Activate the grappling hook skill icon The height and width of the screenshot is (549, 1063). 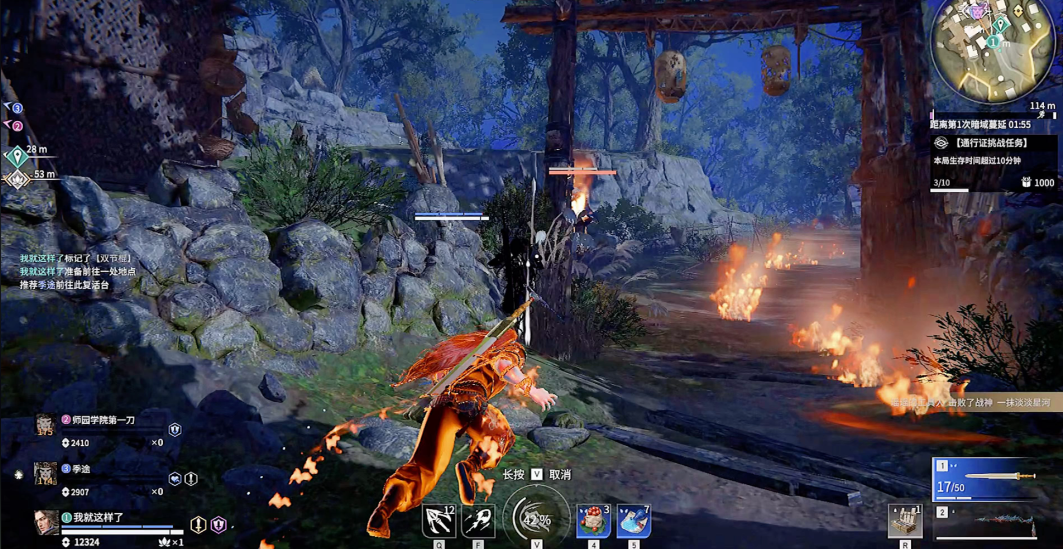click(x=440, y=521)
